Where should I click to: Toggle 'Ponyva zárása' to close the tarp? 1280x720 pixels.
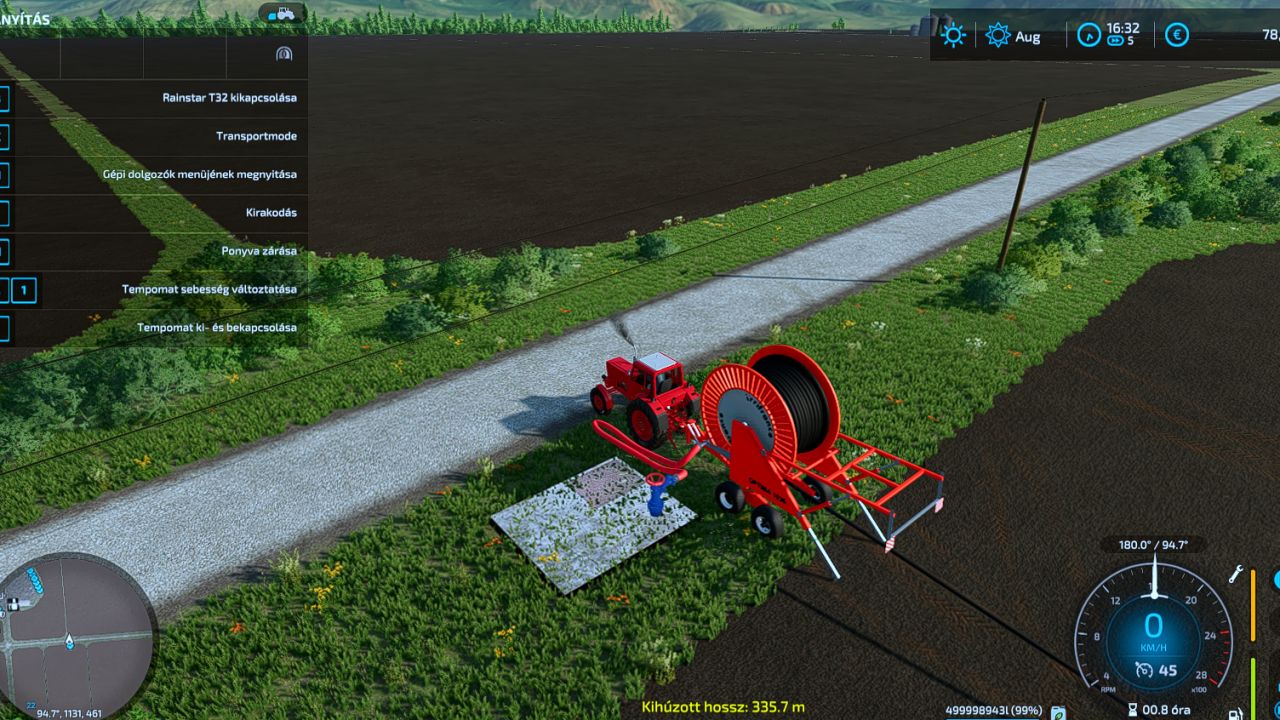tap(259, 251)
